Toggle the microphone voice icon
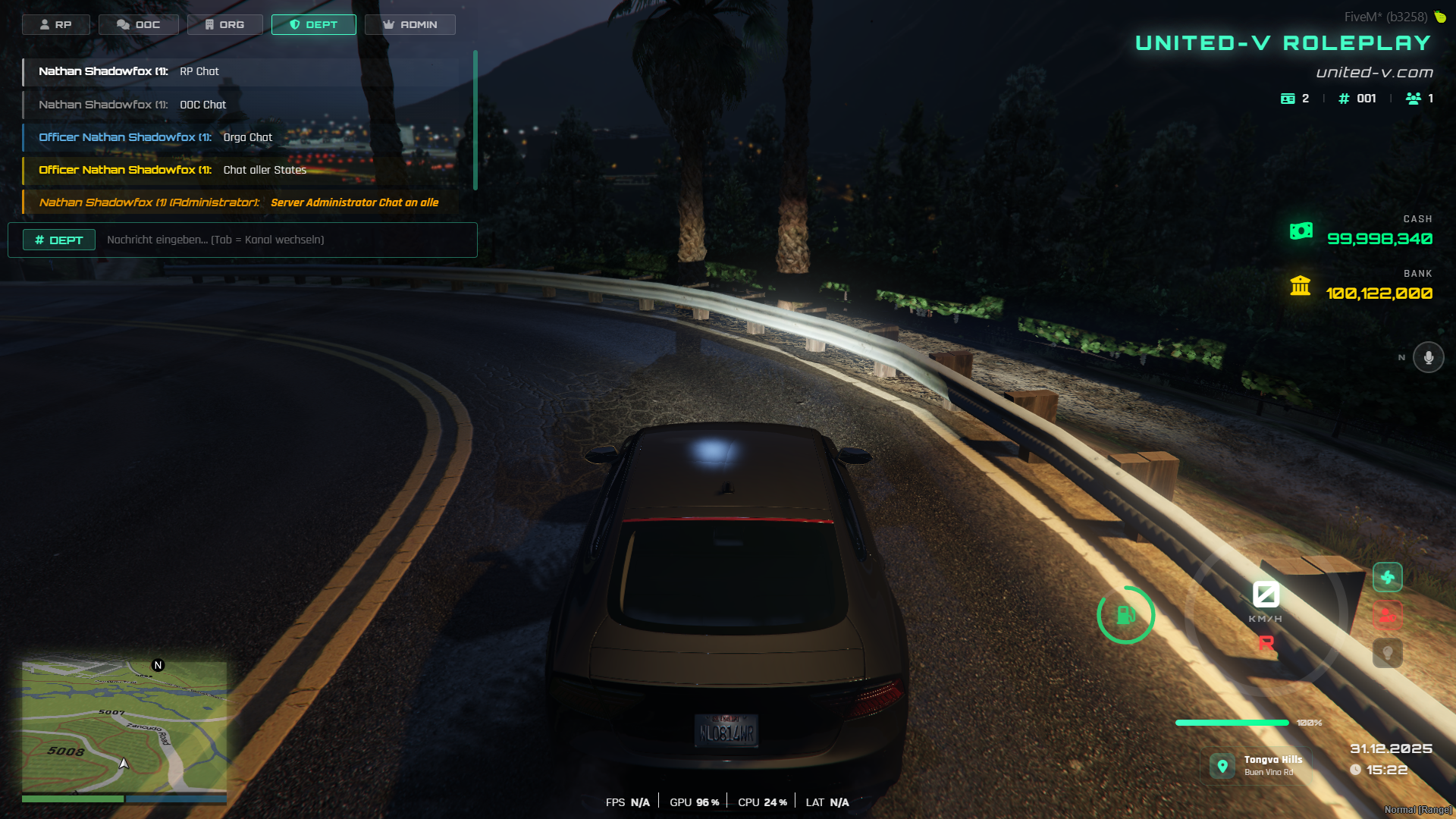The width and height of the screenshot is (1456, 819). tap(1428, 357)
